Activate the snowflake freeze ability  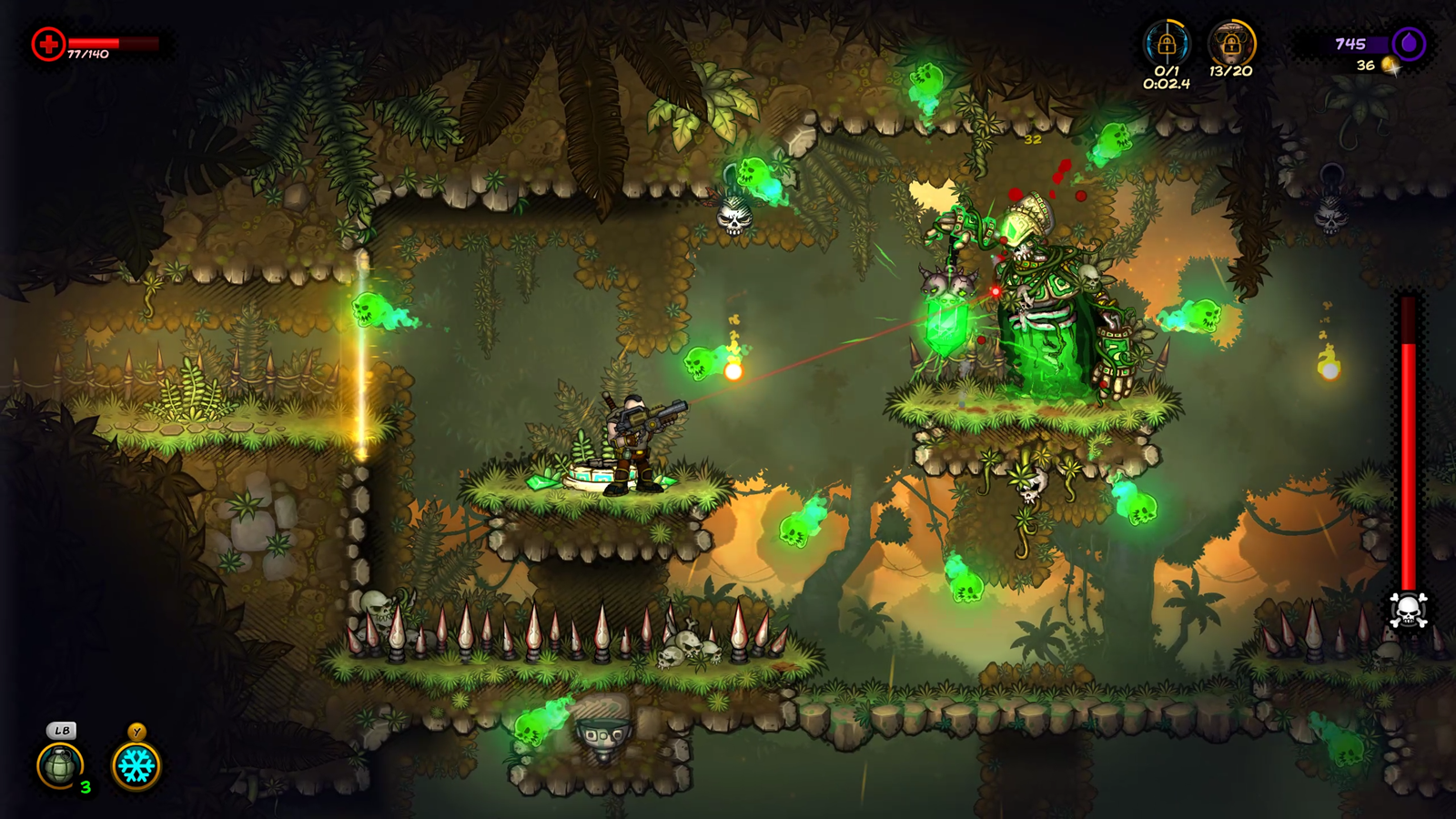tap(136, 765)
